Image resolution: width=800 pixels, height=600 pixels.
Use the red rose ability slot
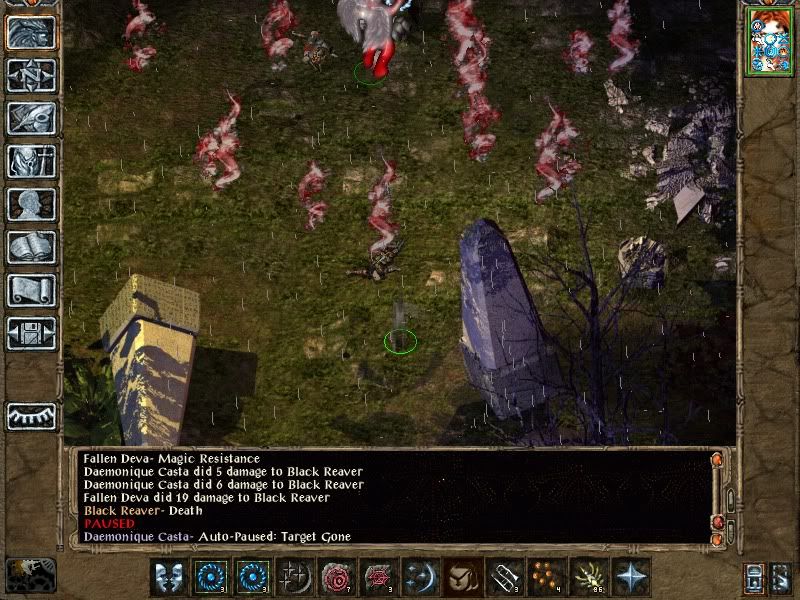(337, 578)
